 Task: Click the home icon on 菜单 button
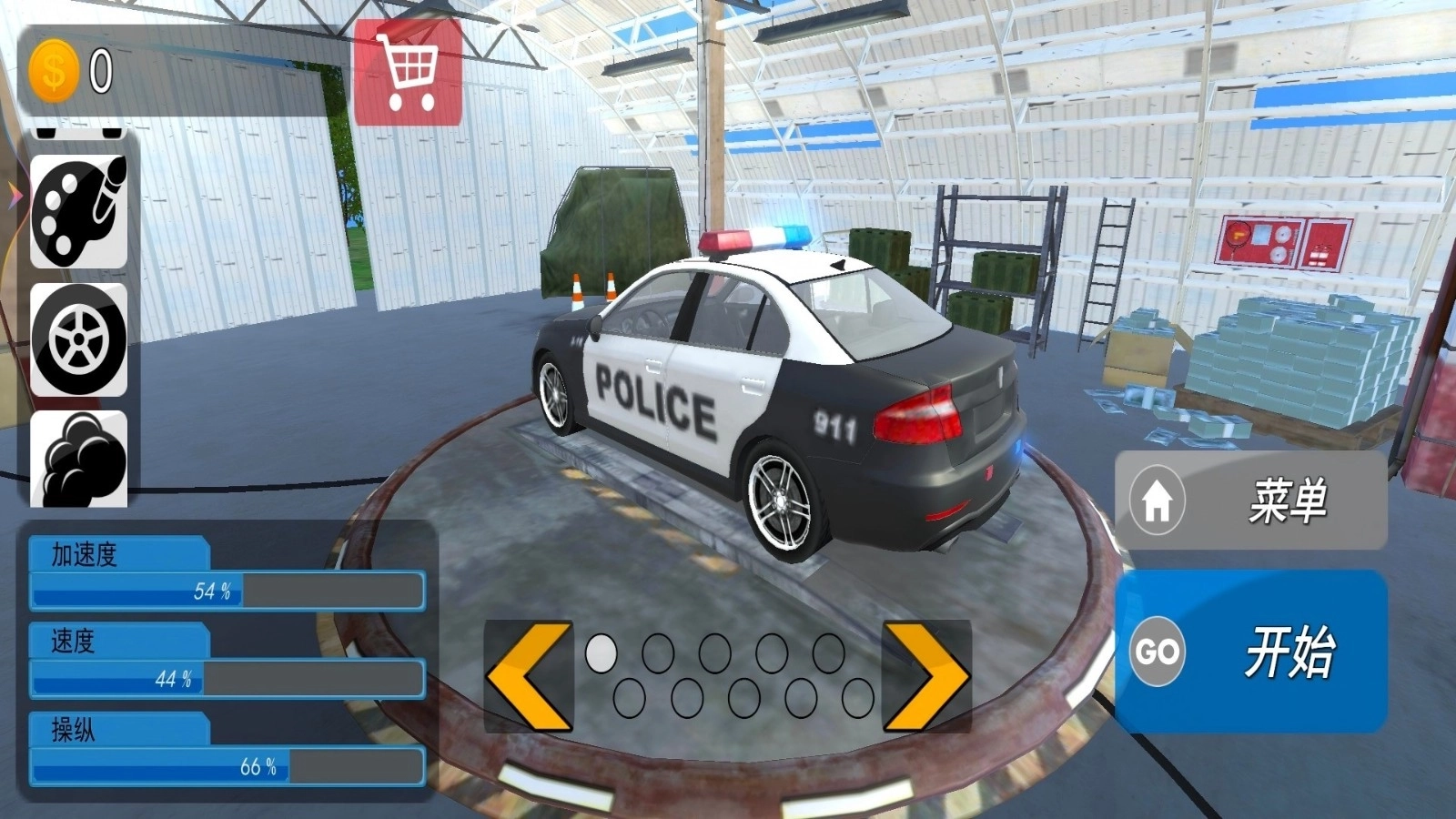(1158, 499)
